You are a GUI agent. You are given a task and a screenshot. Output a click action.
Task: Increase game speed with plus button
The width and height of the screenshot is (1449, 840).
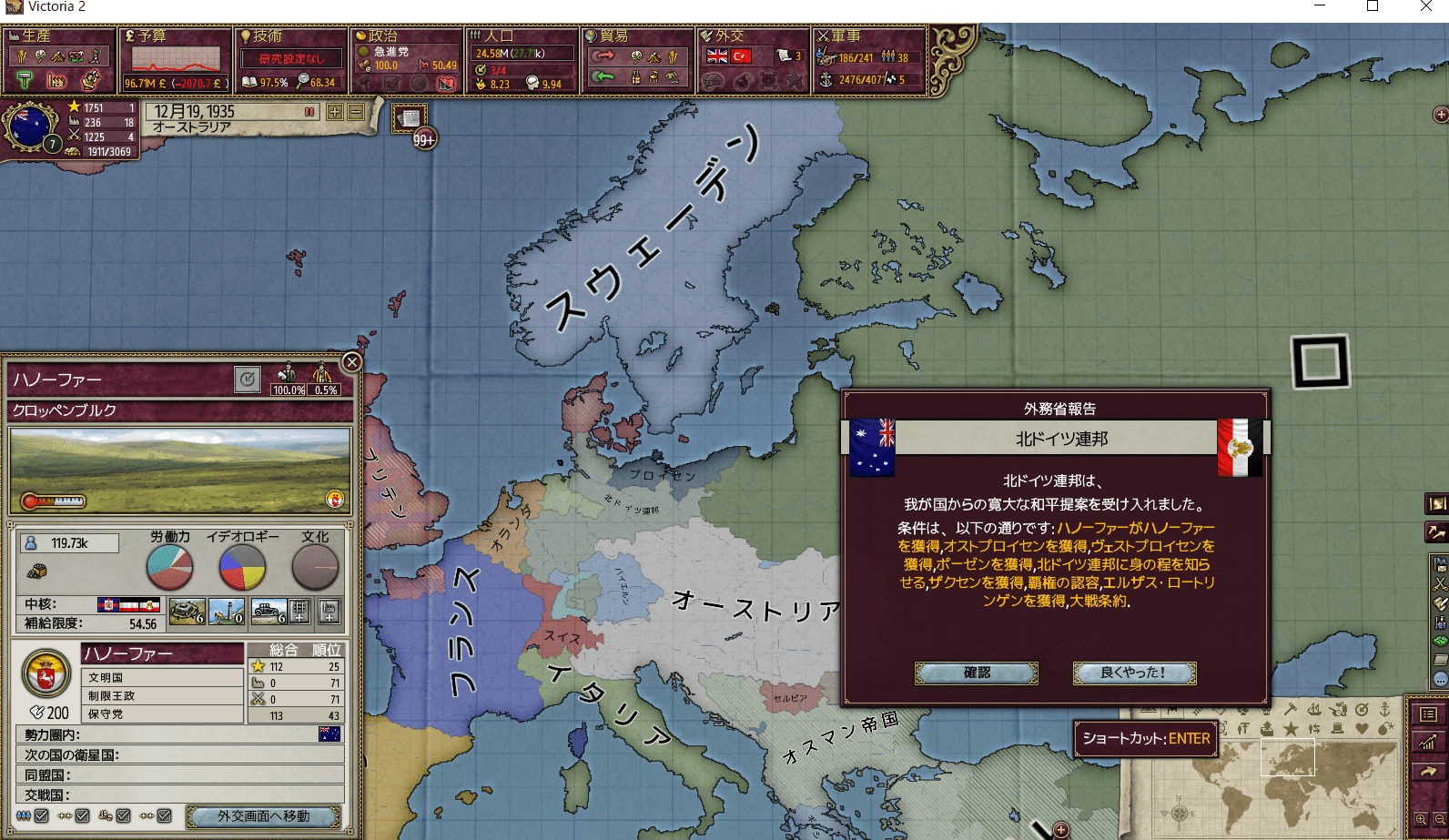point(335,112)
